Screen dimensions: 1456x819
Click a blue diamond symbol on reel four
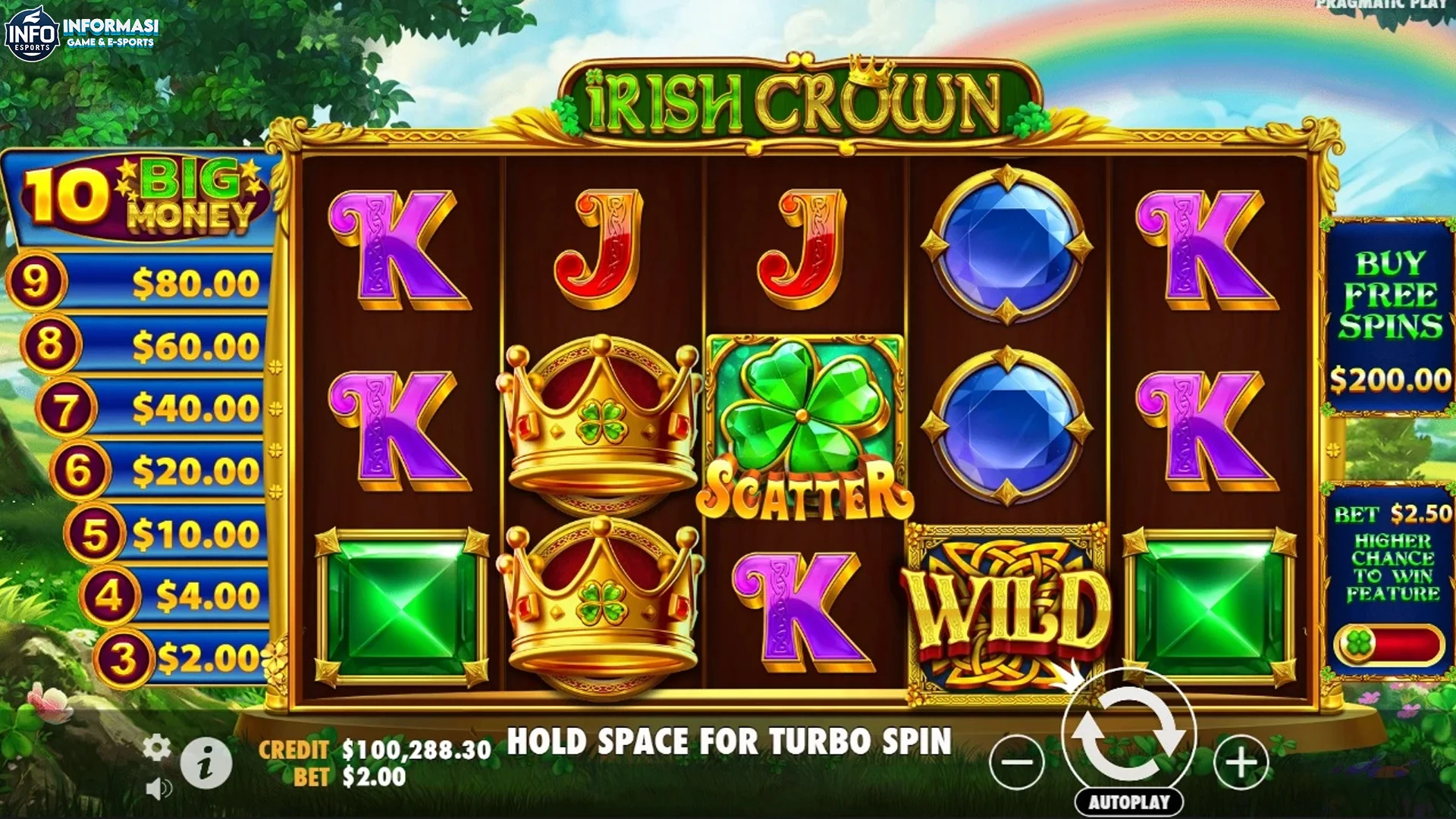tap(1009, 243)
